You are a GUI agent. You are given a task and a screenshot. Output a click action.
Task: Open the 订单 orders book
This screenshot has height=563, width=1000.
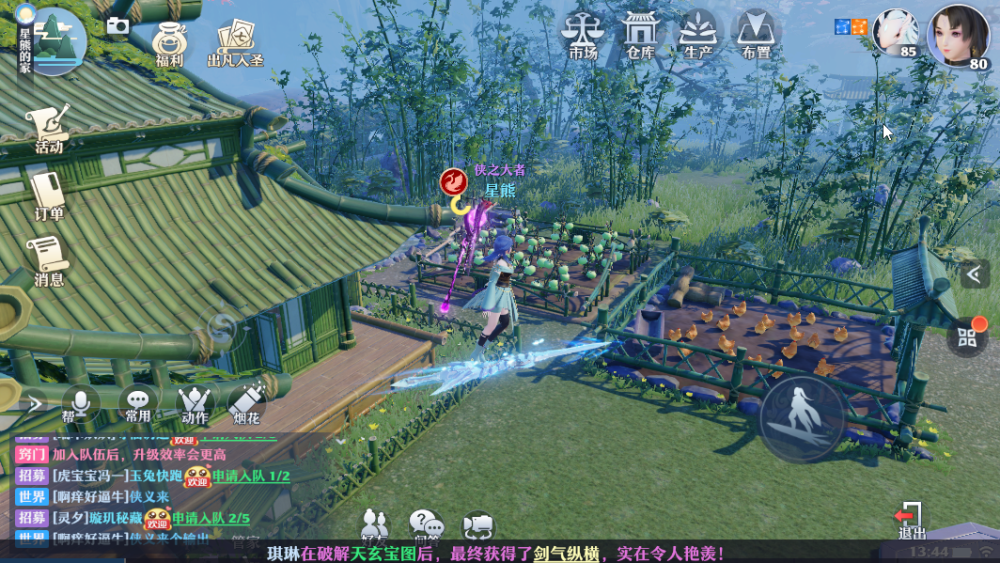coord(48,195)
